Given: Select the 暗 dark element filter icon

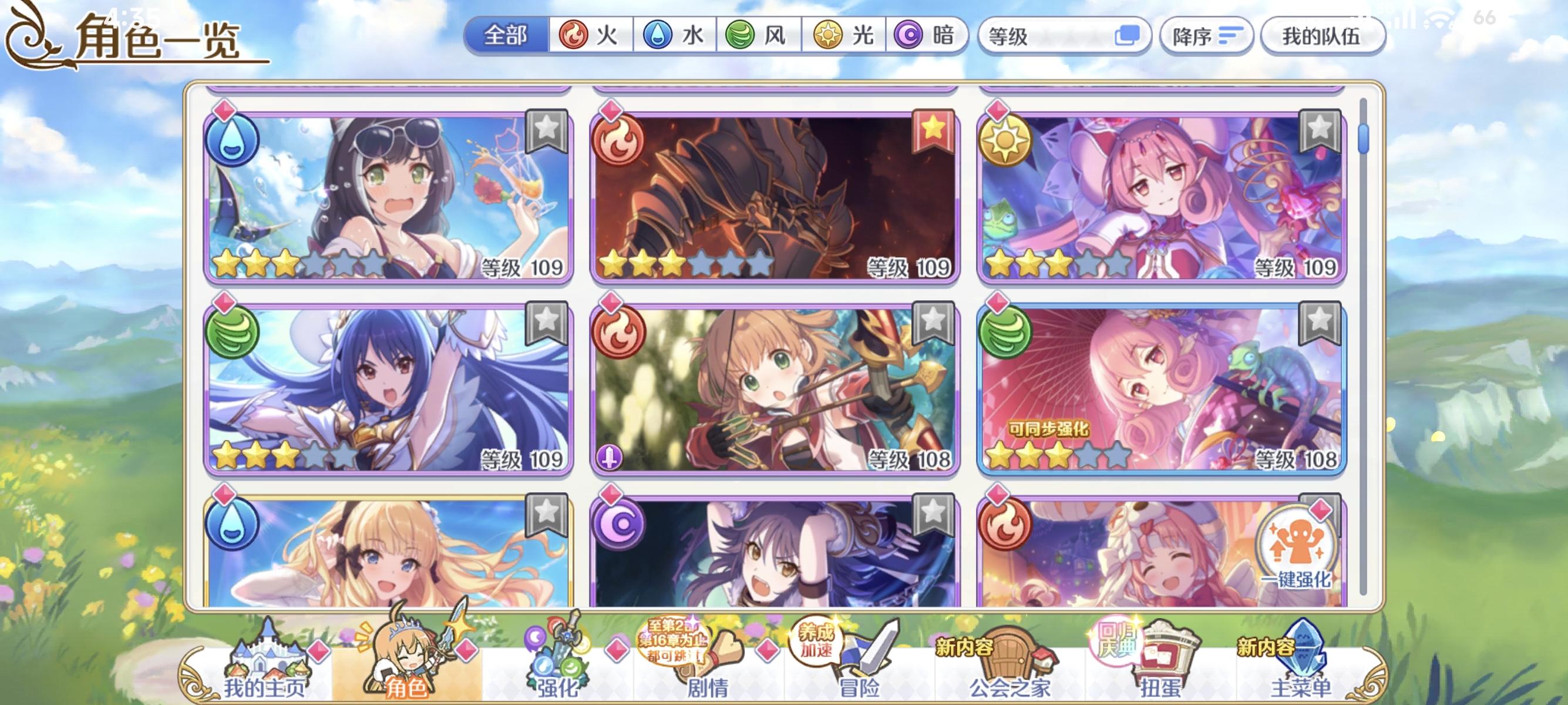Looking at the screenshot, I should tap(910, 35).
